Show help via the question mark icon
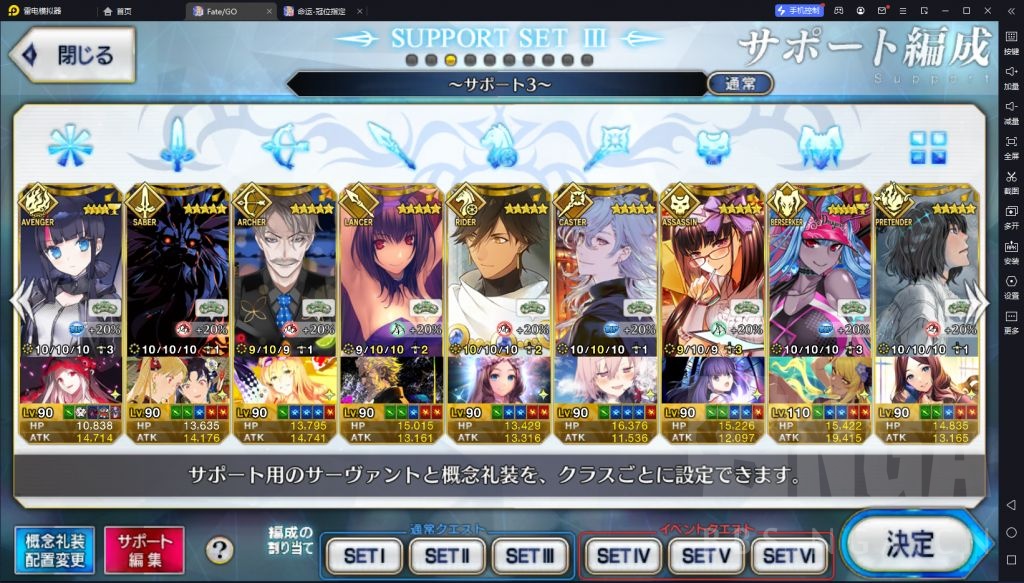Screen dimensions: 1024x583 coord(219,550)
